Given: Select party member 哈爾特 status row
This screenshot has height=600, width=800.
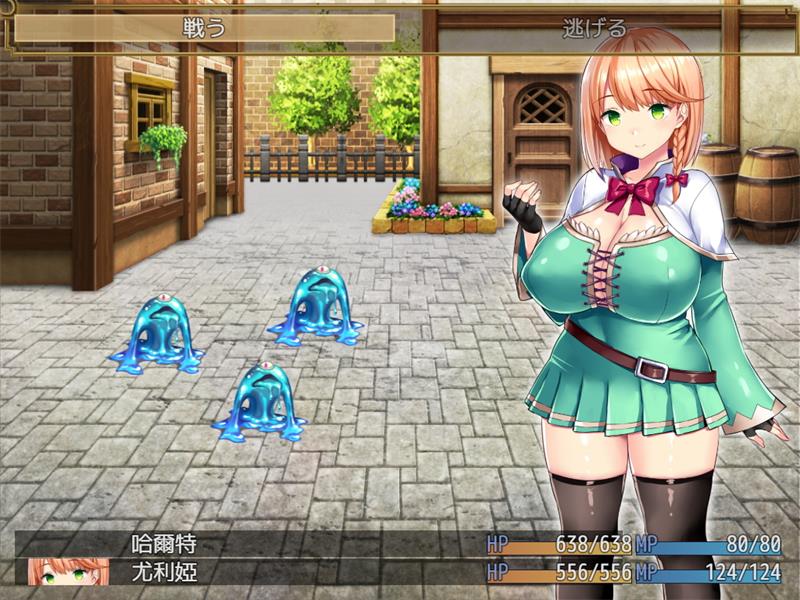Looking at the screenshot, I should 400,545.
